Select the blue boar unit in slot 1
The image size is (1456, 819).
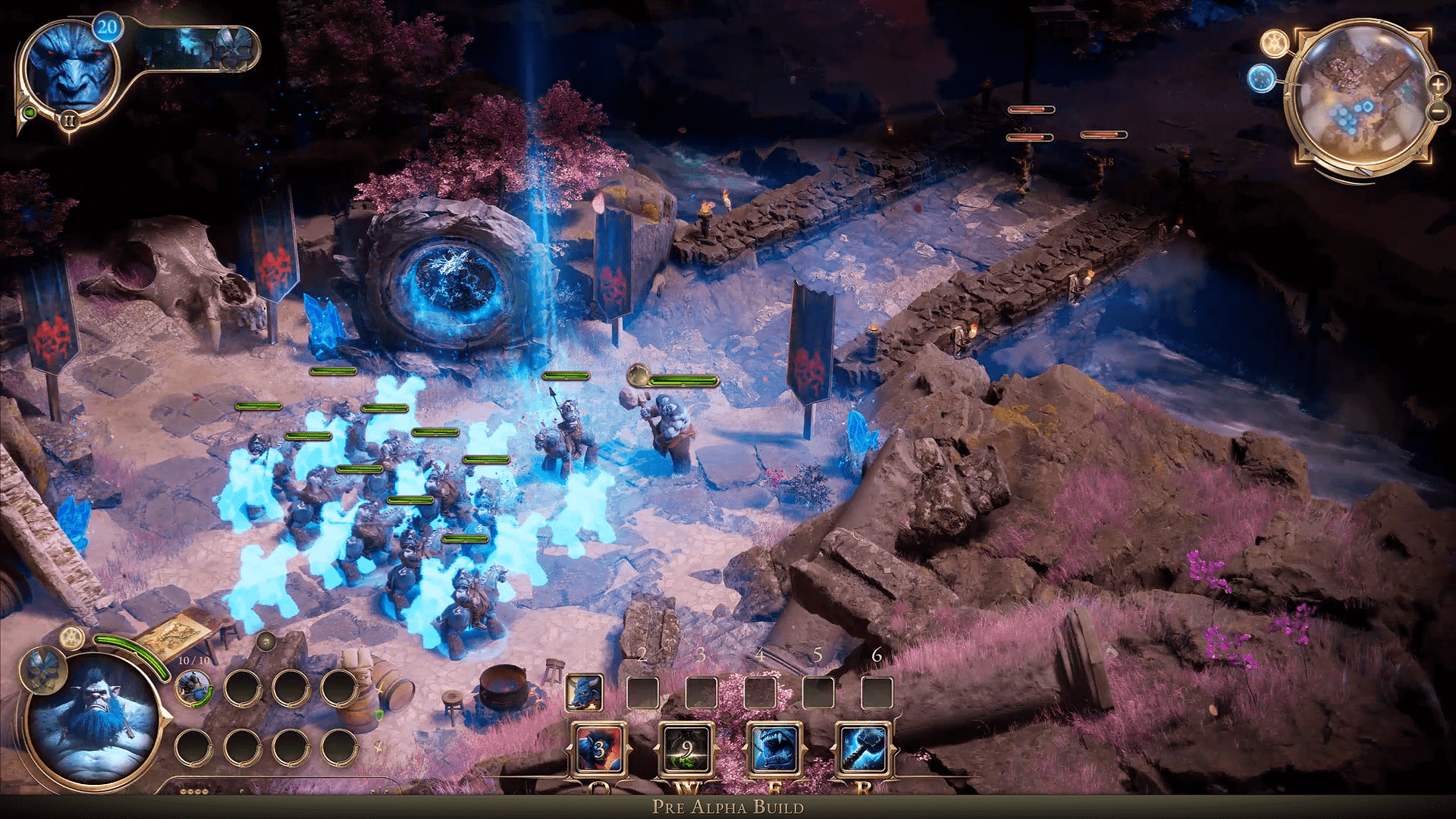pos(583,692)
